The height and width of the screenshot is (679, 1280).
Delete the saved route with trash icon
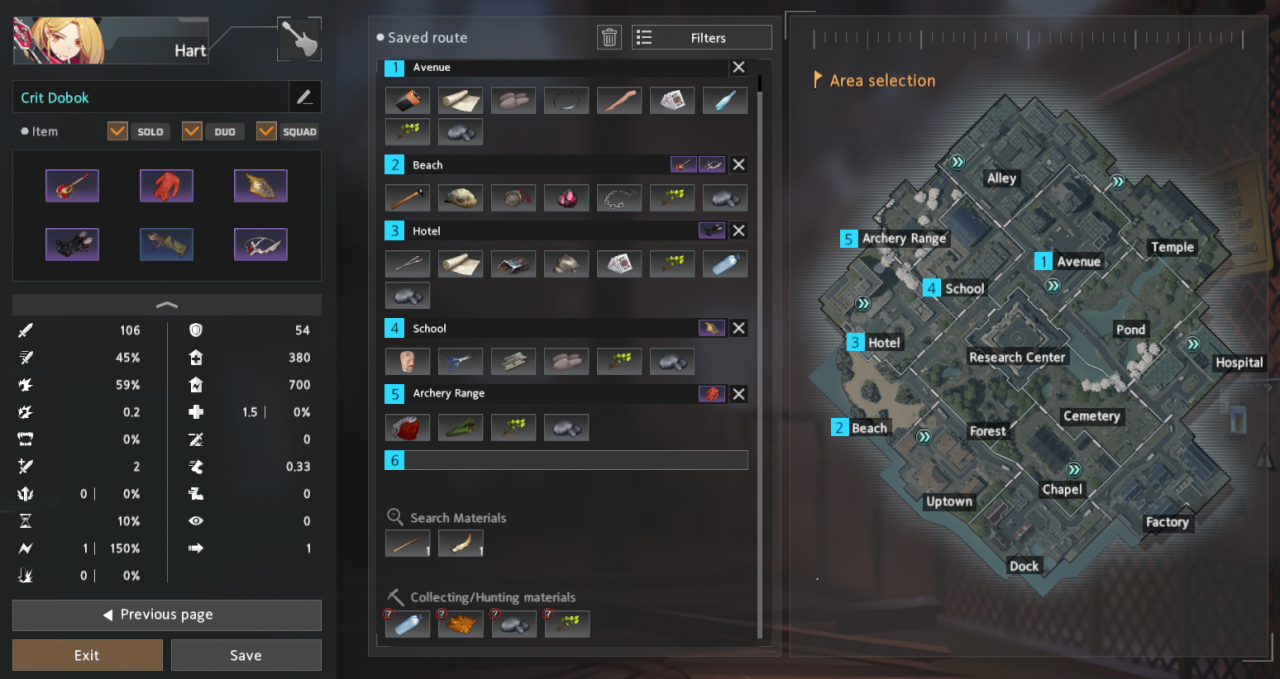pos(609,38)
